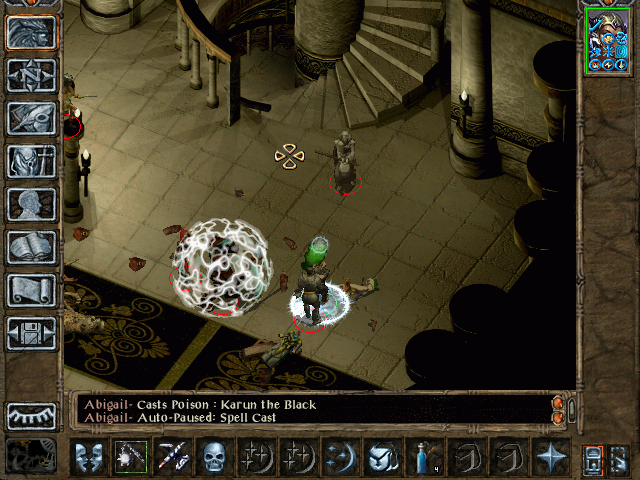
Task: Select Abigail's character portrait
Action: (x=609, y=44)
